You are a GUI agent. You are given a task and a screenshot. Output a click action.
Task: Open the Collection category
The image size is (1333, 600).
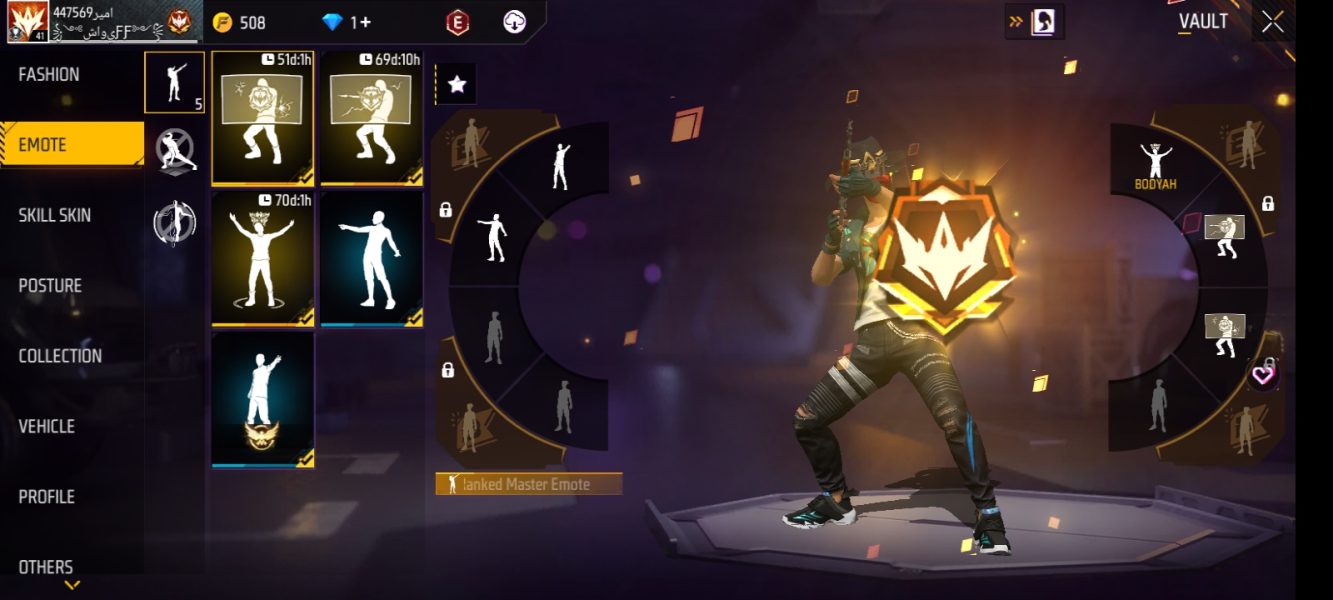tap(60, 356)
